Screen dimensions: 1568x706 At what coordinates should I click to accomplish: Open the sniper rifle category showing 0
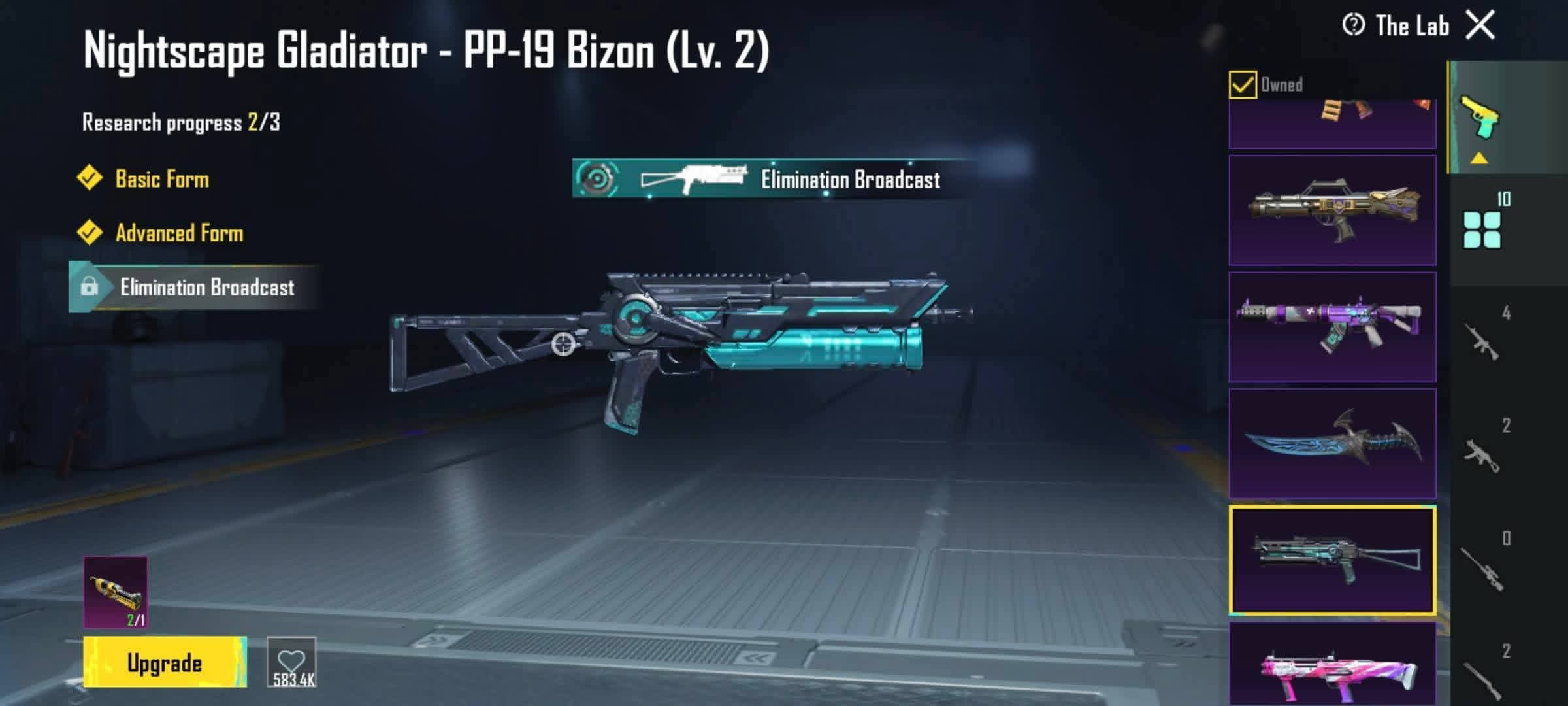click(x=1482, y=566)
